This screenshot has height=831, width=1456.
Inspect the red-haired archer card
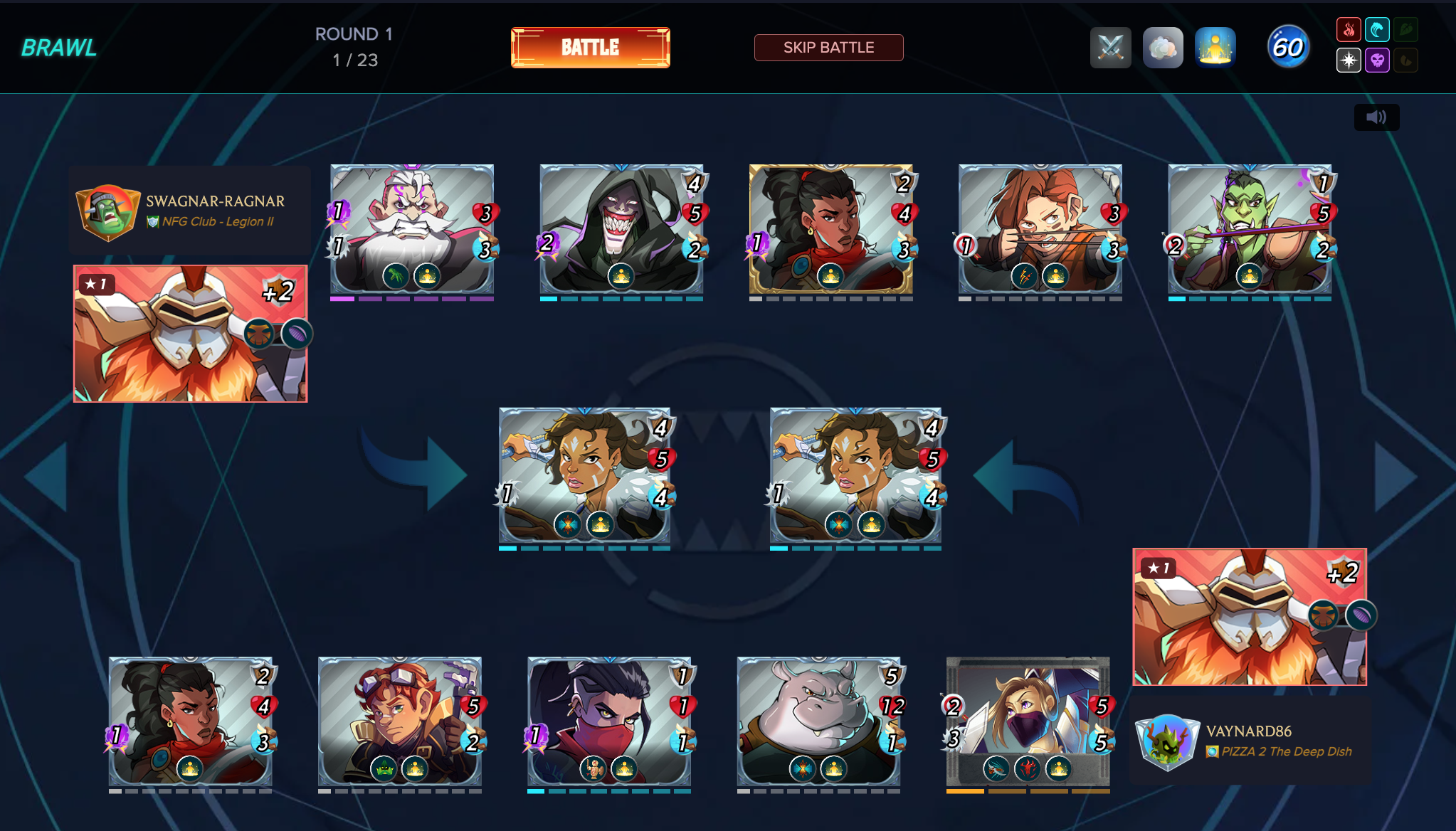coord(1040,229)
